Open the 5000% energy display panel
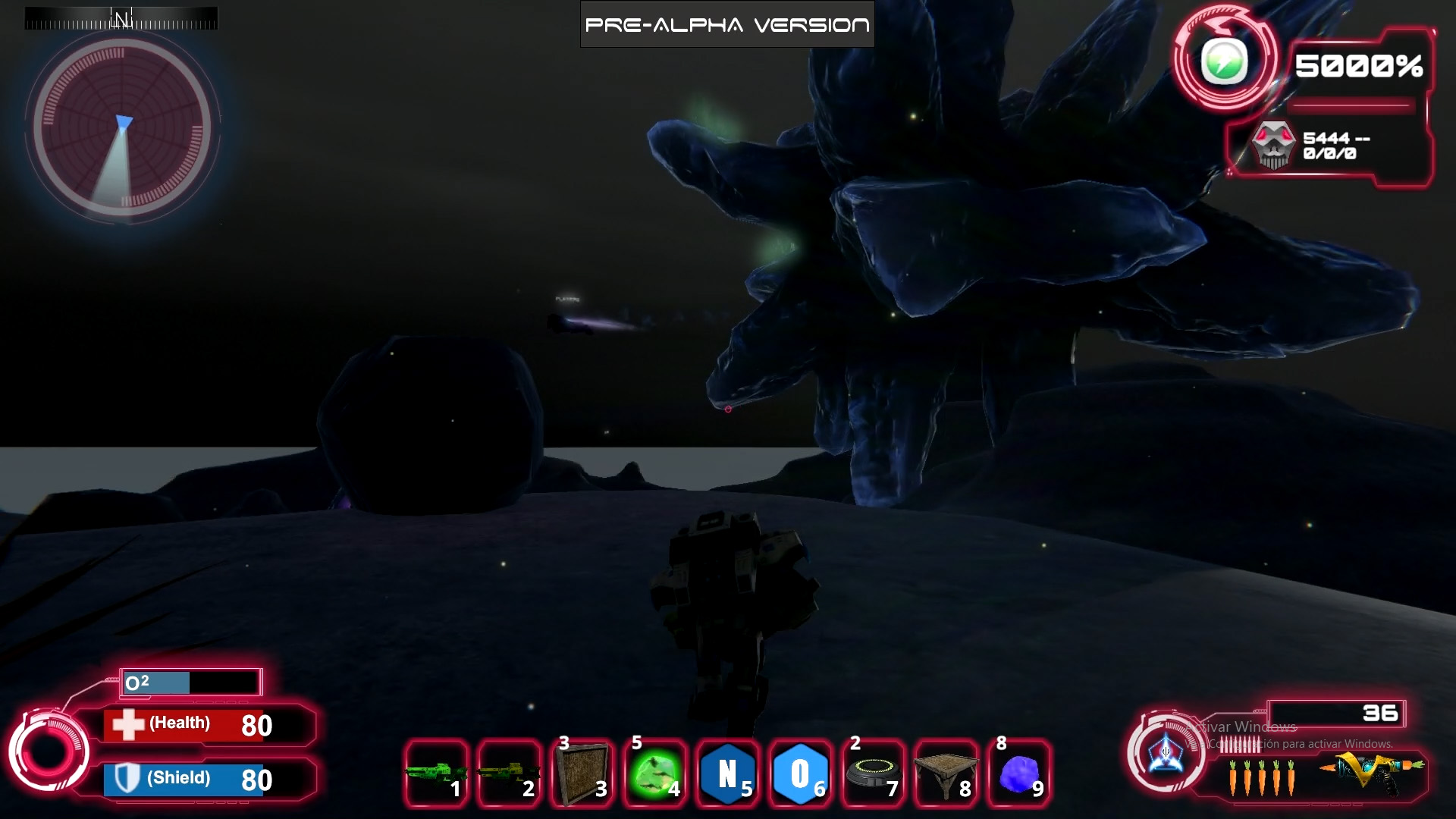 1358,67
